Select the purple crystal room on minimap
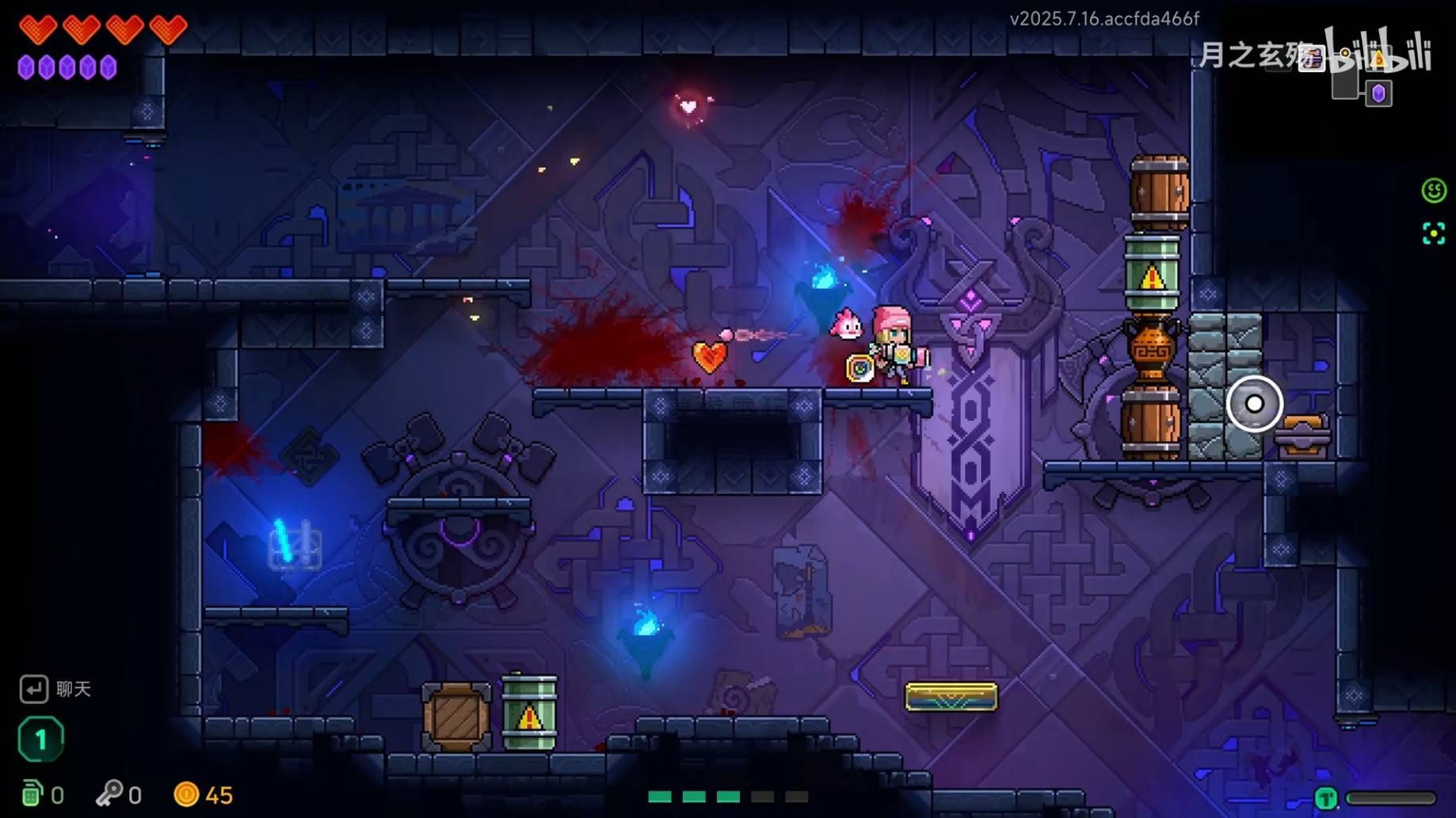The height and width of the screenshot is (818, 1456). (1379, 93)
